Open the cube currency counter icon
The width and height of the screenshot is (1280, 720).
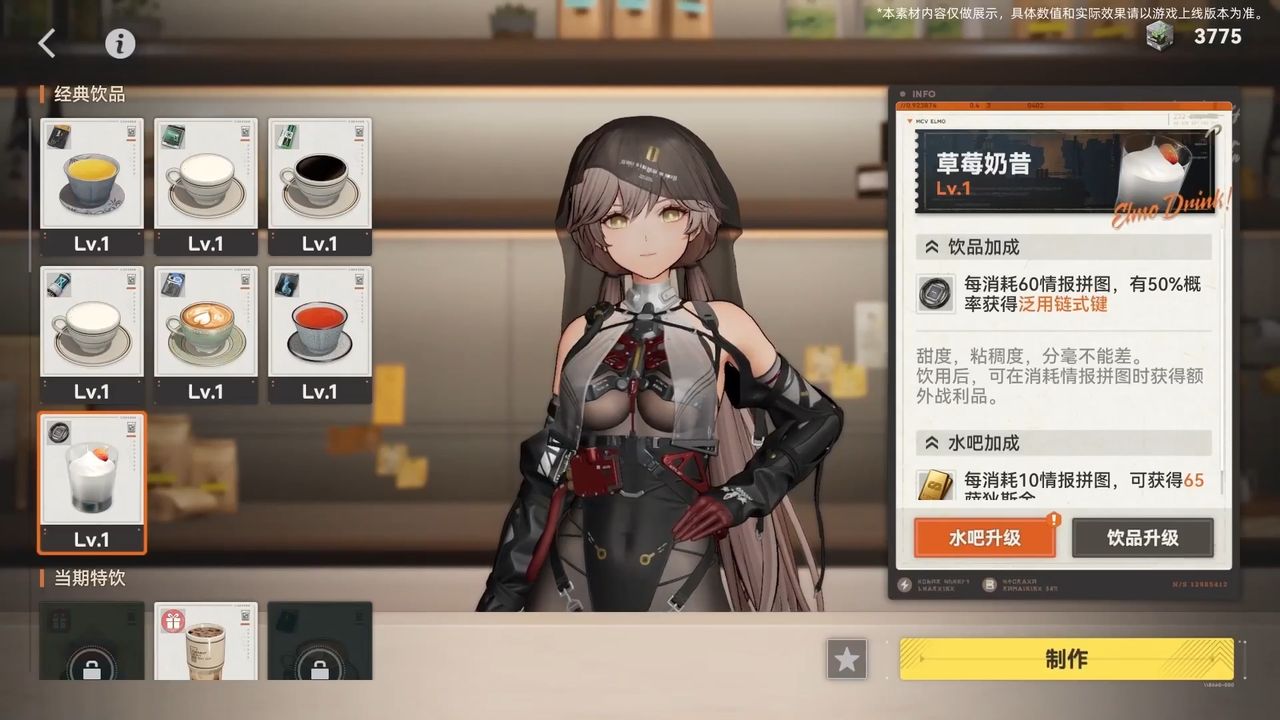coord(1162,37)
